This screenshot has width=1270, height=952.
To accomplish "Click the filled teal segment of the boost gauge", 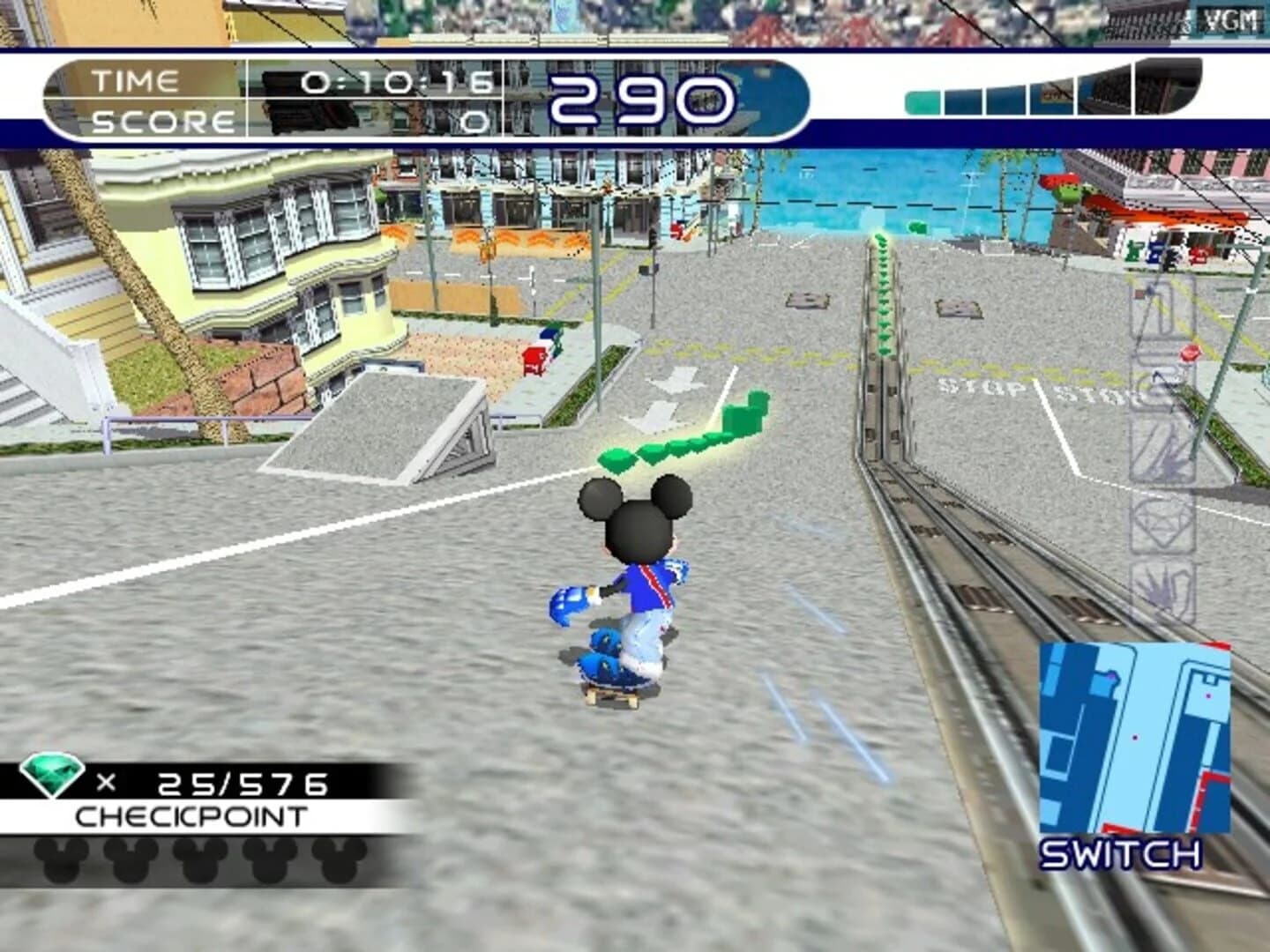I will 922,102.
